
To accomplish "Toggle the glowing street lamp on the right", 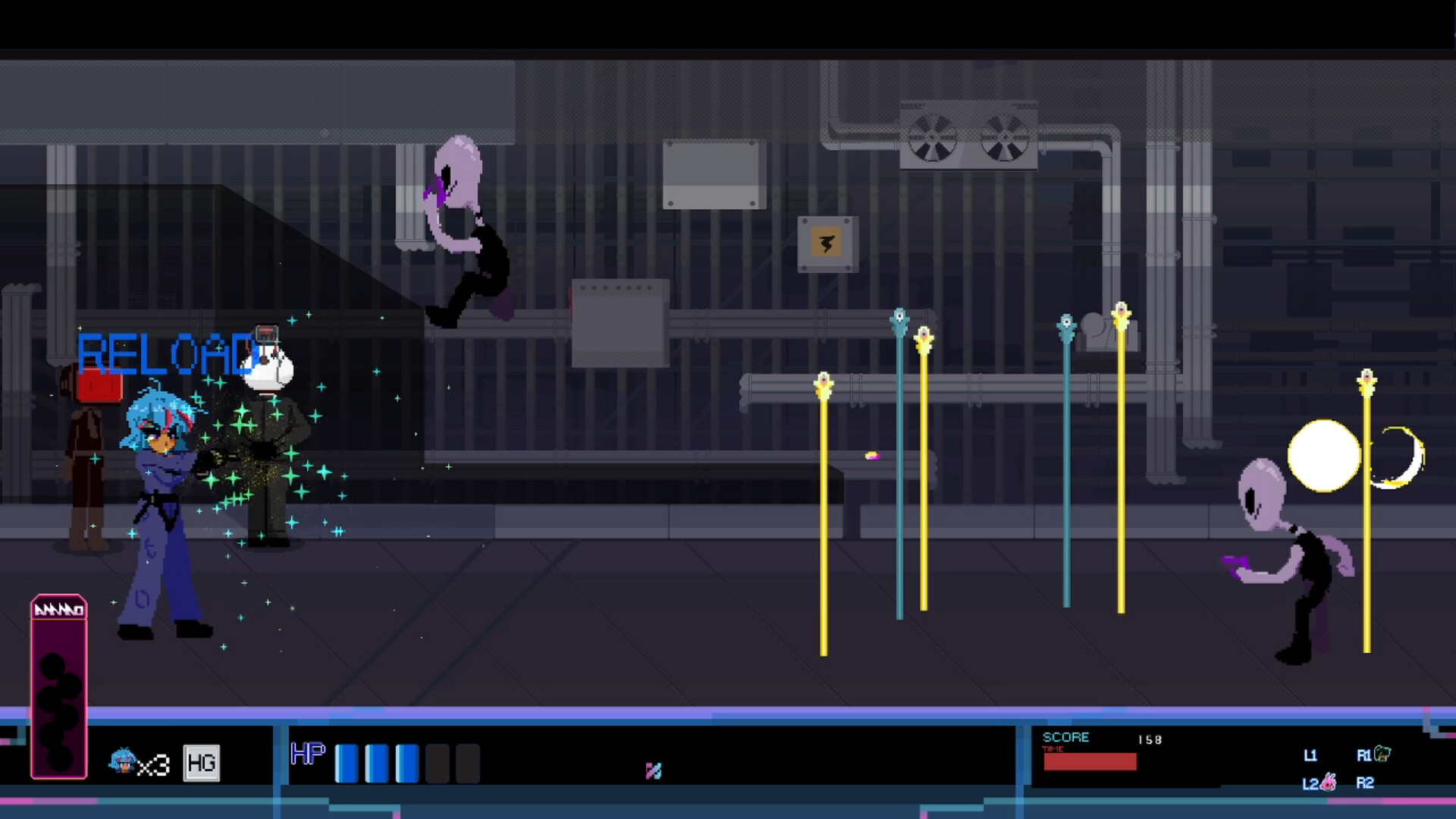I will tap(1323, 457).
